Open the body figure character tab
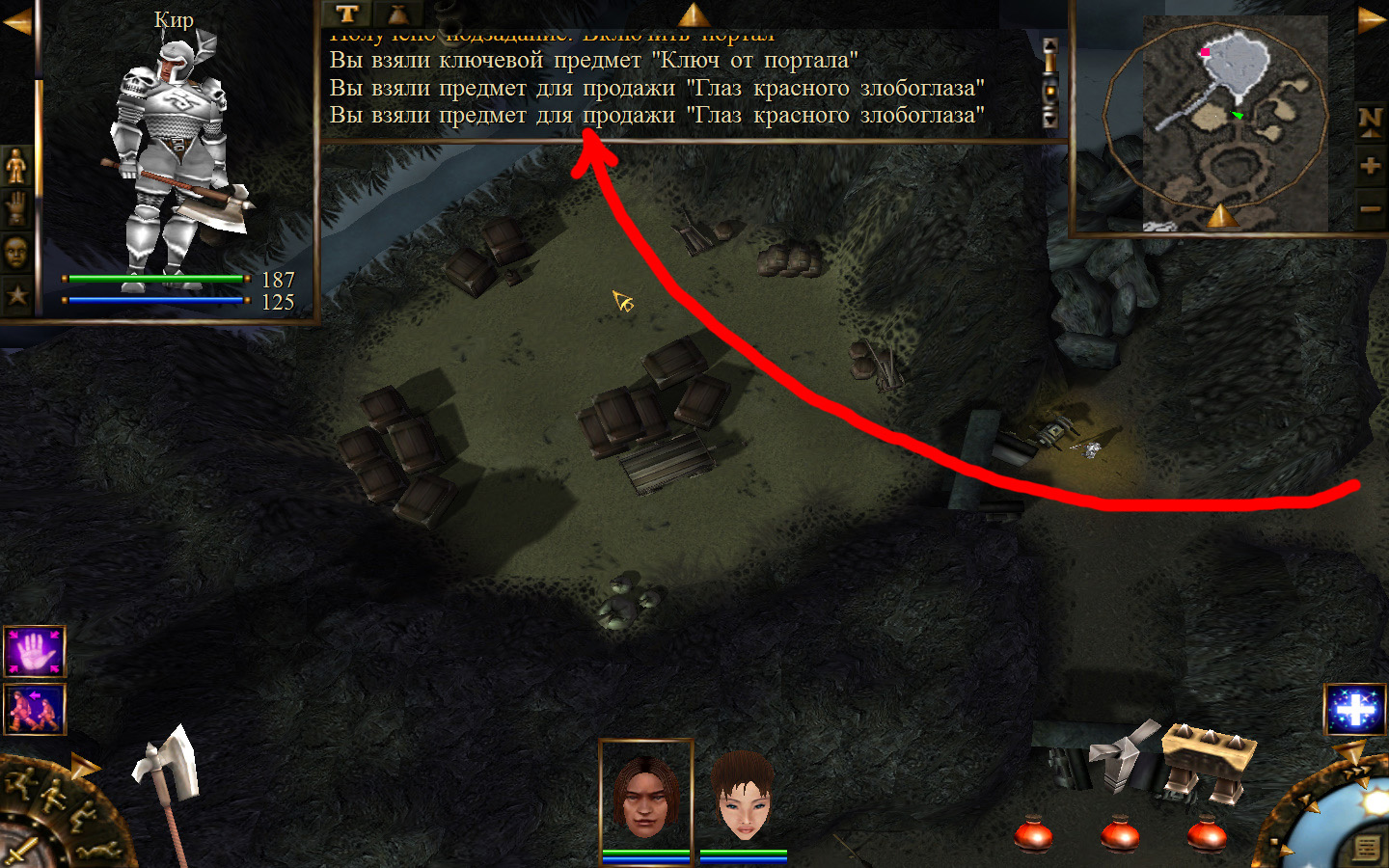The image size is (1389, 868). coord(16,167)
